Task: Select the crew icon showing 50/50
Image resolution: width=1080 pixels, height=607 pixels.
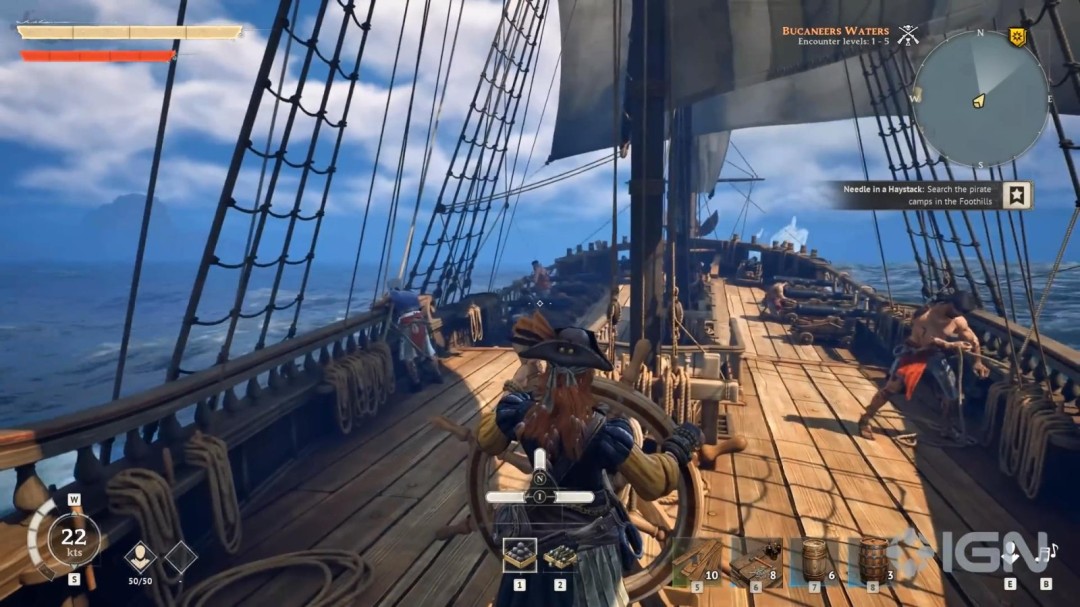Action: tap(140, 557)
